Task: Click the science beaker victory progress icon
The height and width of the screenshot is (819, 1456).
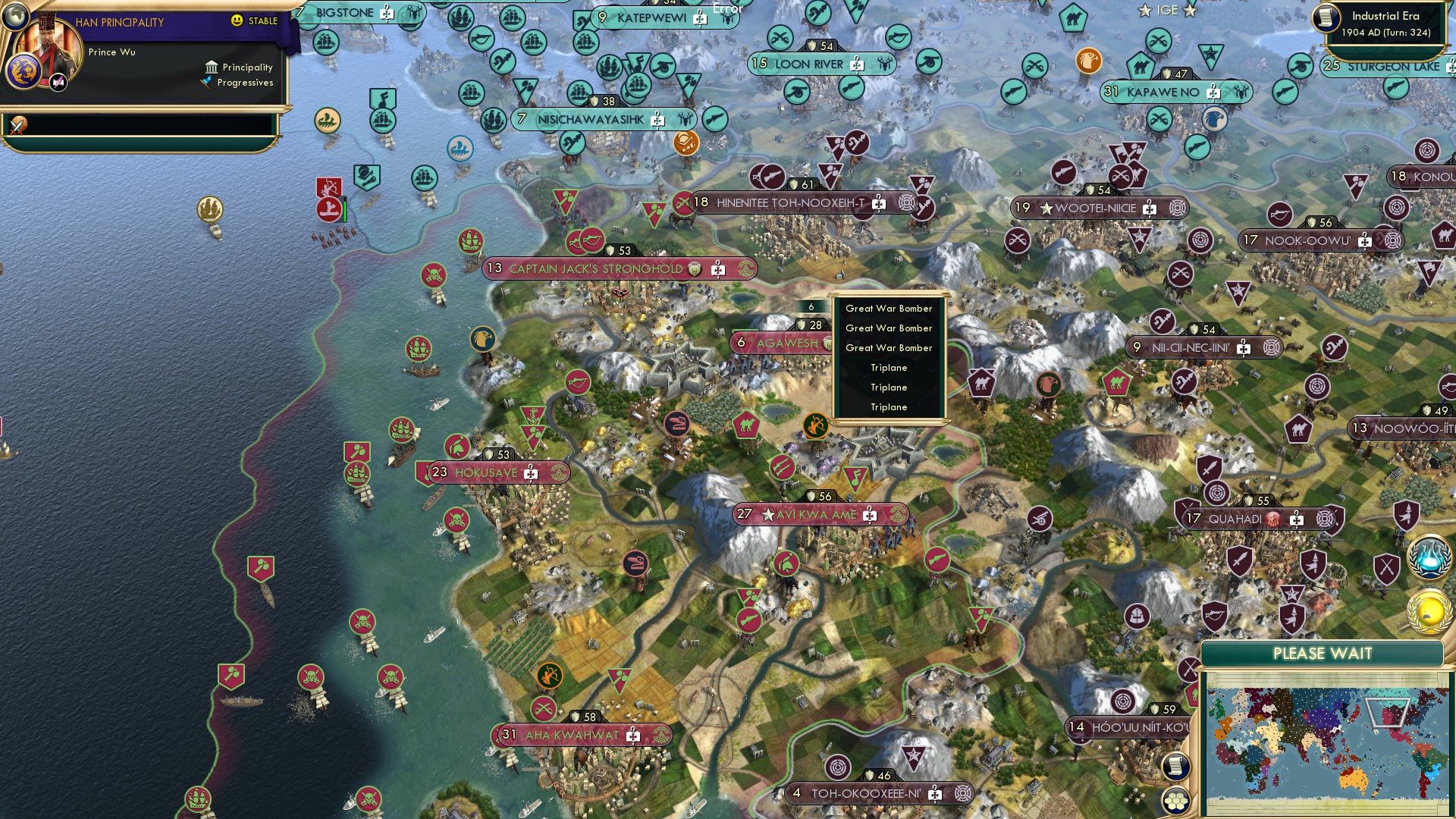Action: pyautogui.click(x=1429, y=557)
